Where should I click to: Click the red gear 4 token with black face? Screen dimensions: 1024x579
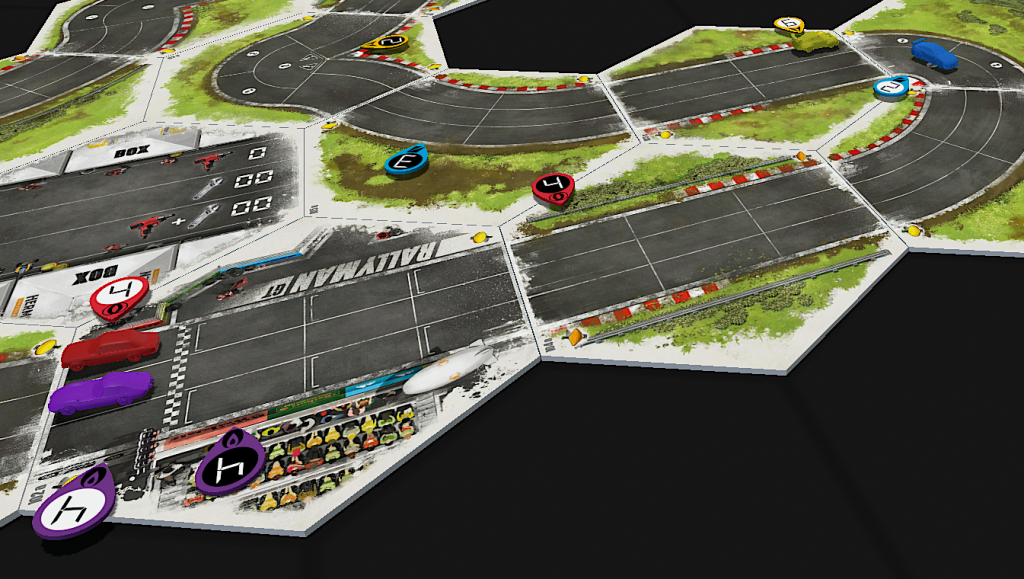pyautogui.click(x=553, y=186)
